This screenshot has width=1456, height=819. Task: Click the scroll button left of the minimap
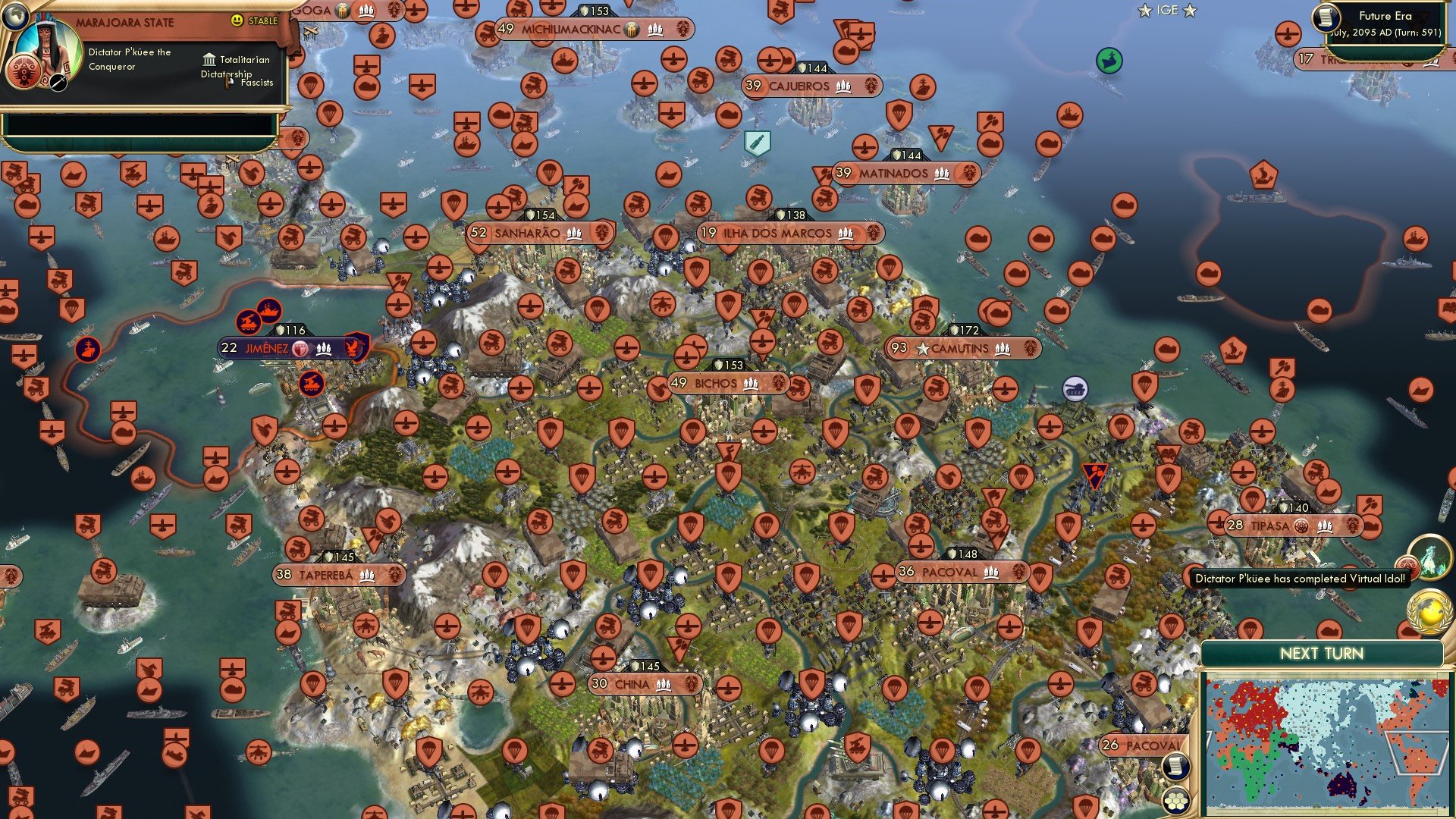point(1175,767)
